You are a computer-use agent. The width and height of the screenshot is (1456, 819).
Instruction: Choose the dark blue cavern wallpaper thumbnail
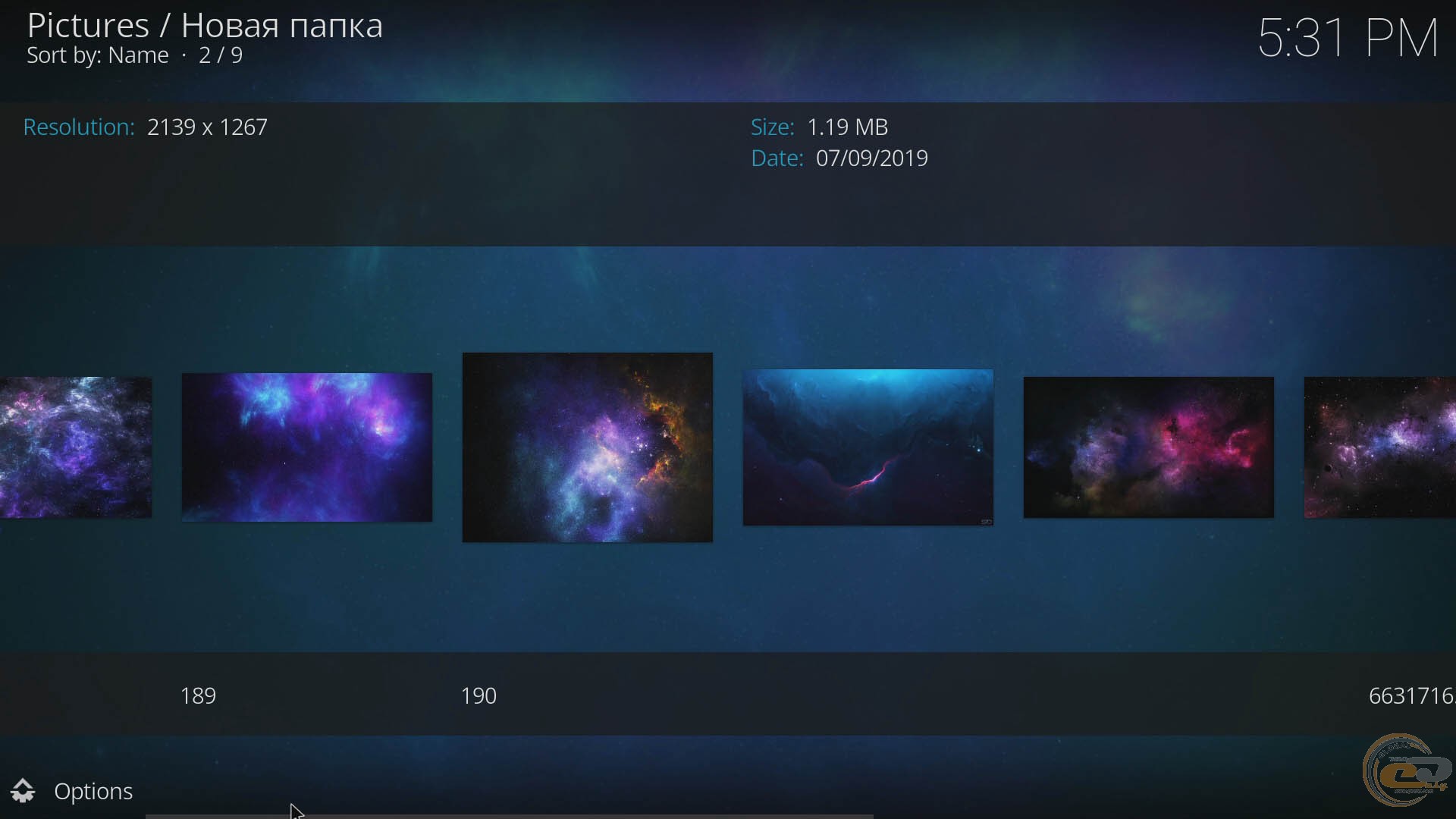point(868,447)
